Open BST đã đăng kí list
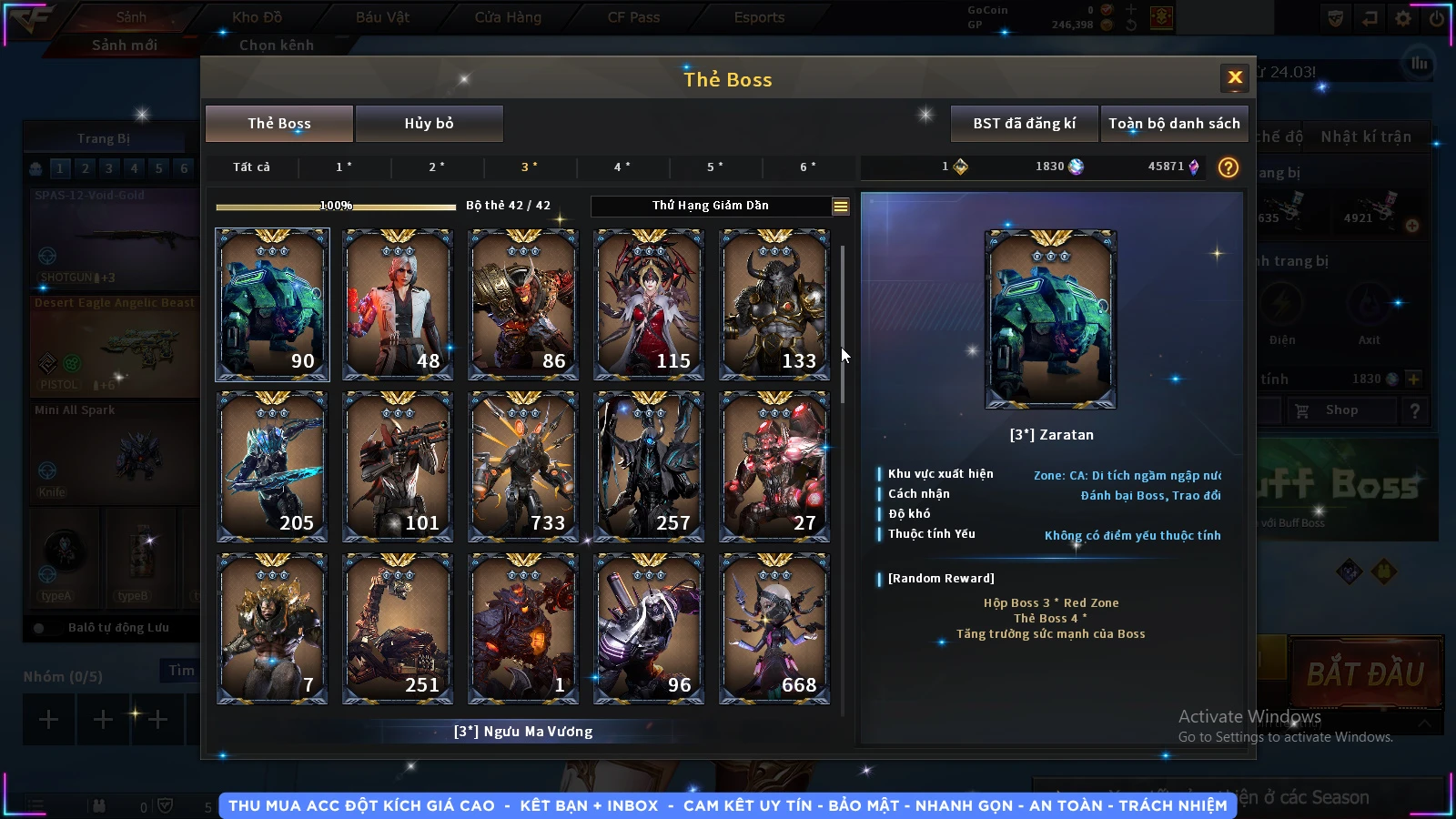 1024,124
